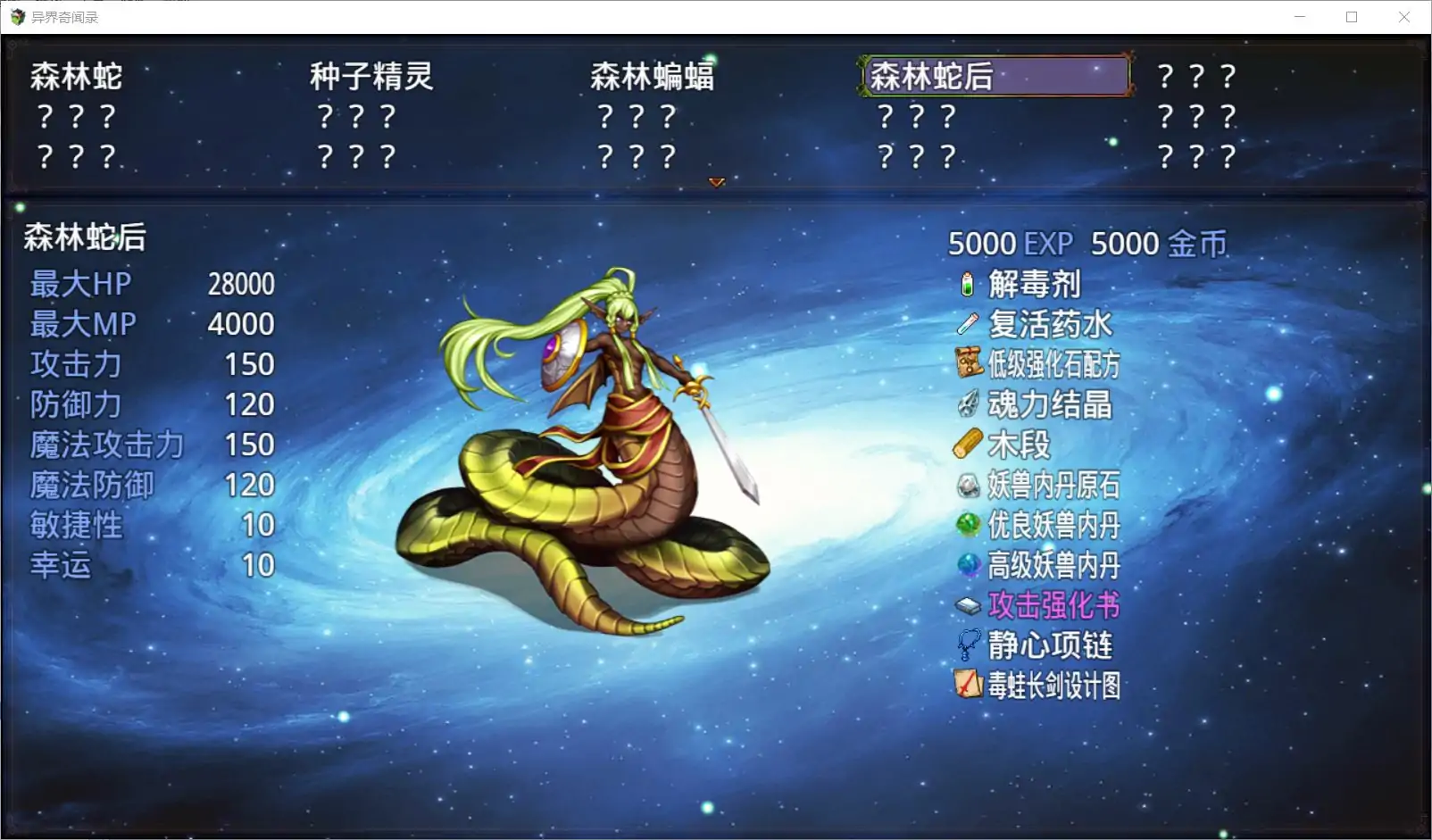The image size is (1432, 840).
Task: Select the 静心项链 necklace drop icon
Action: pos(968,645)
